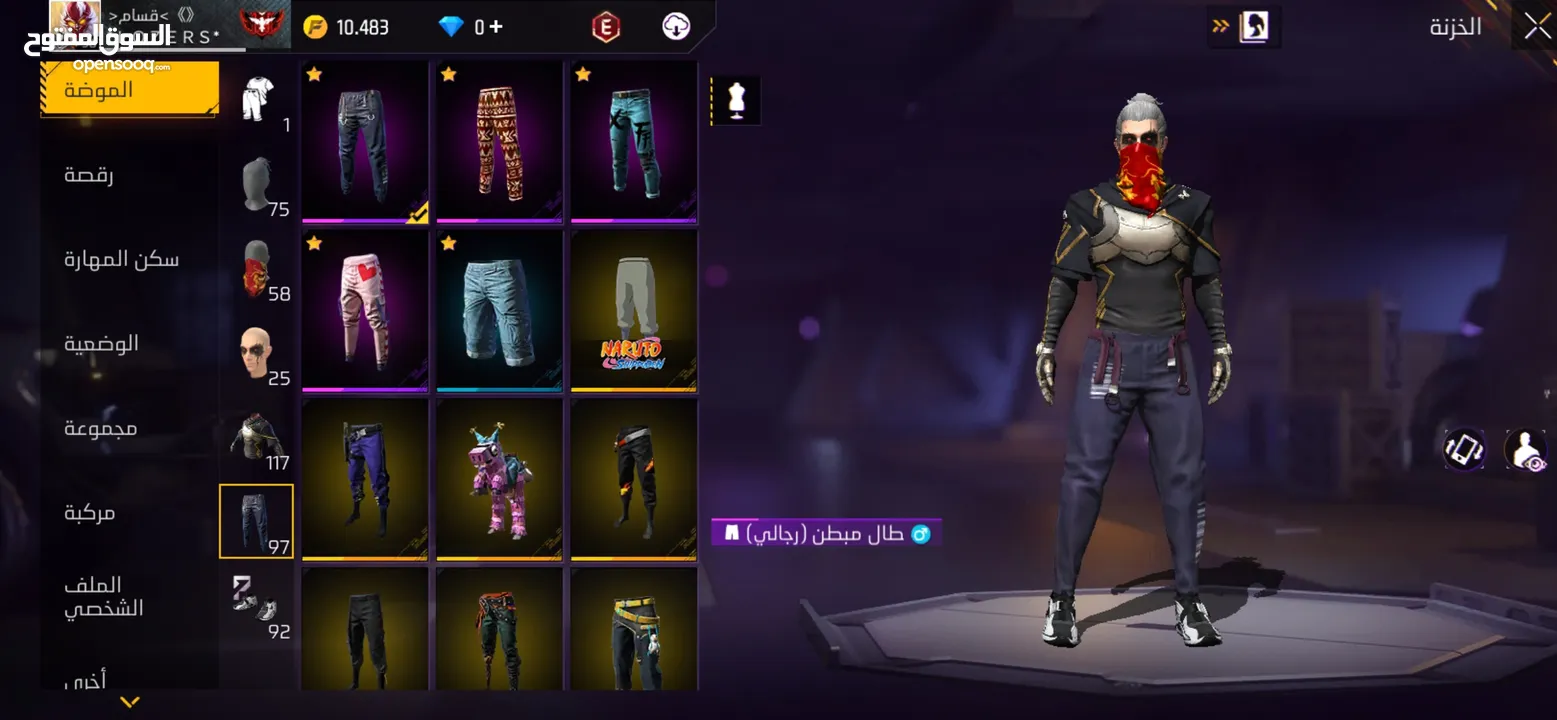Open the shoes subcategory with 92 items
Image resolution: width=1557 pixels, height=720 pixels.
pos(255,604)
